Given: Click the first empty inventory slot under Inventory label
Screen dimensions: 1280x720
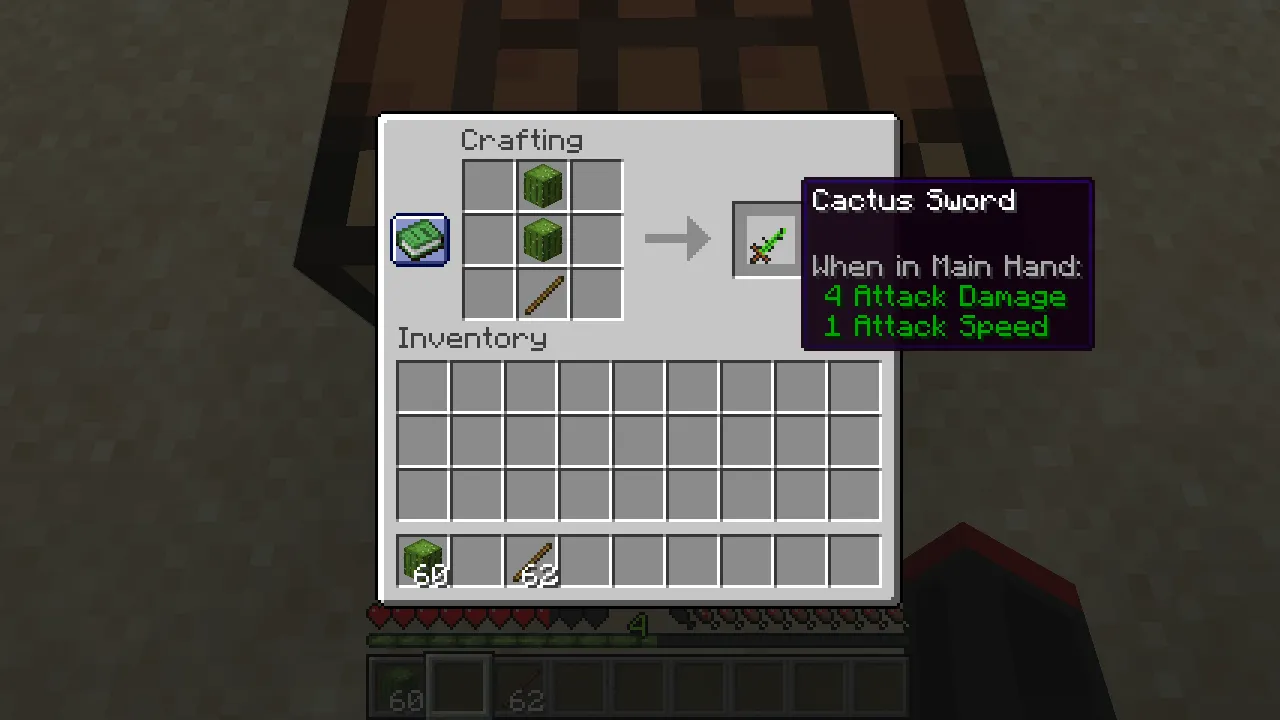Looking at the screenshot, I should point(420,385).
